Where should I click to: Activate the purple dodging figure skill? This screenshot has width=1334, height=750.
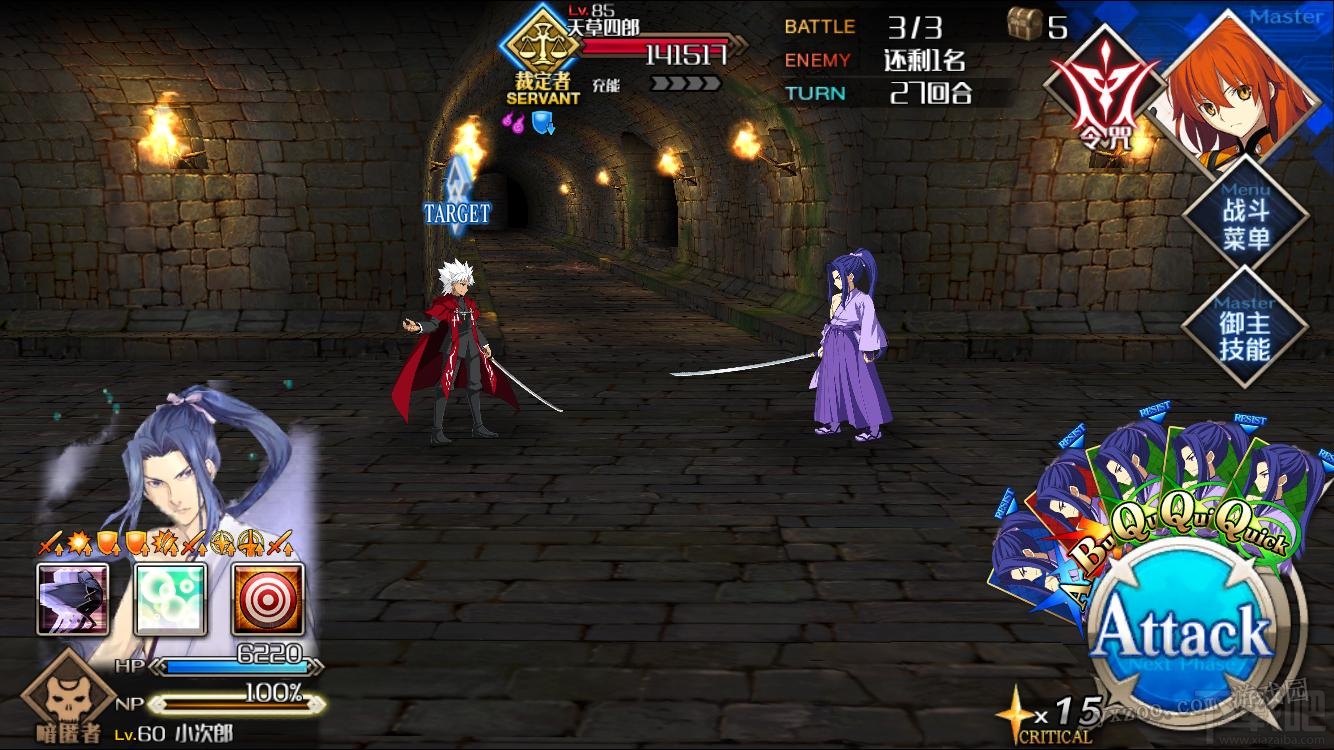pos(73,599)
